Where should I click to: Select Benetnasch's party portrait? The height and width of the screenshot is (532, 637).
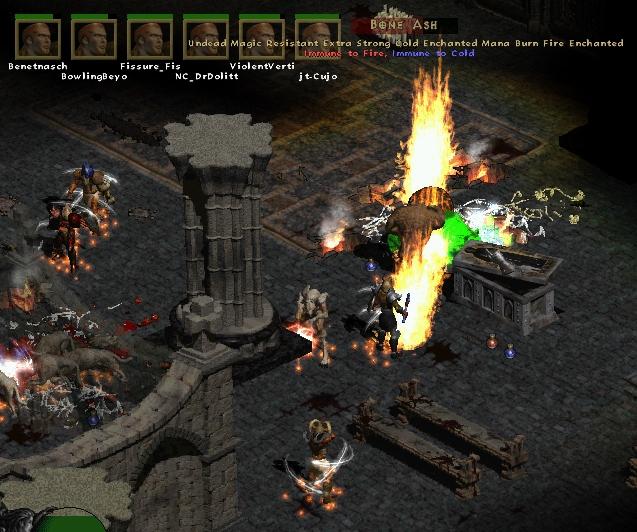click(38, 38)
